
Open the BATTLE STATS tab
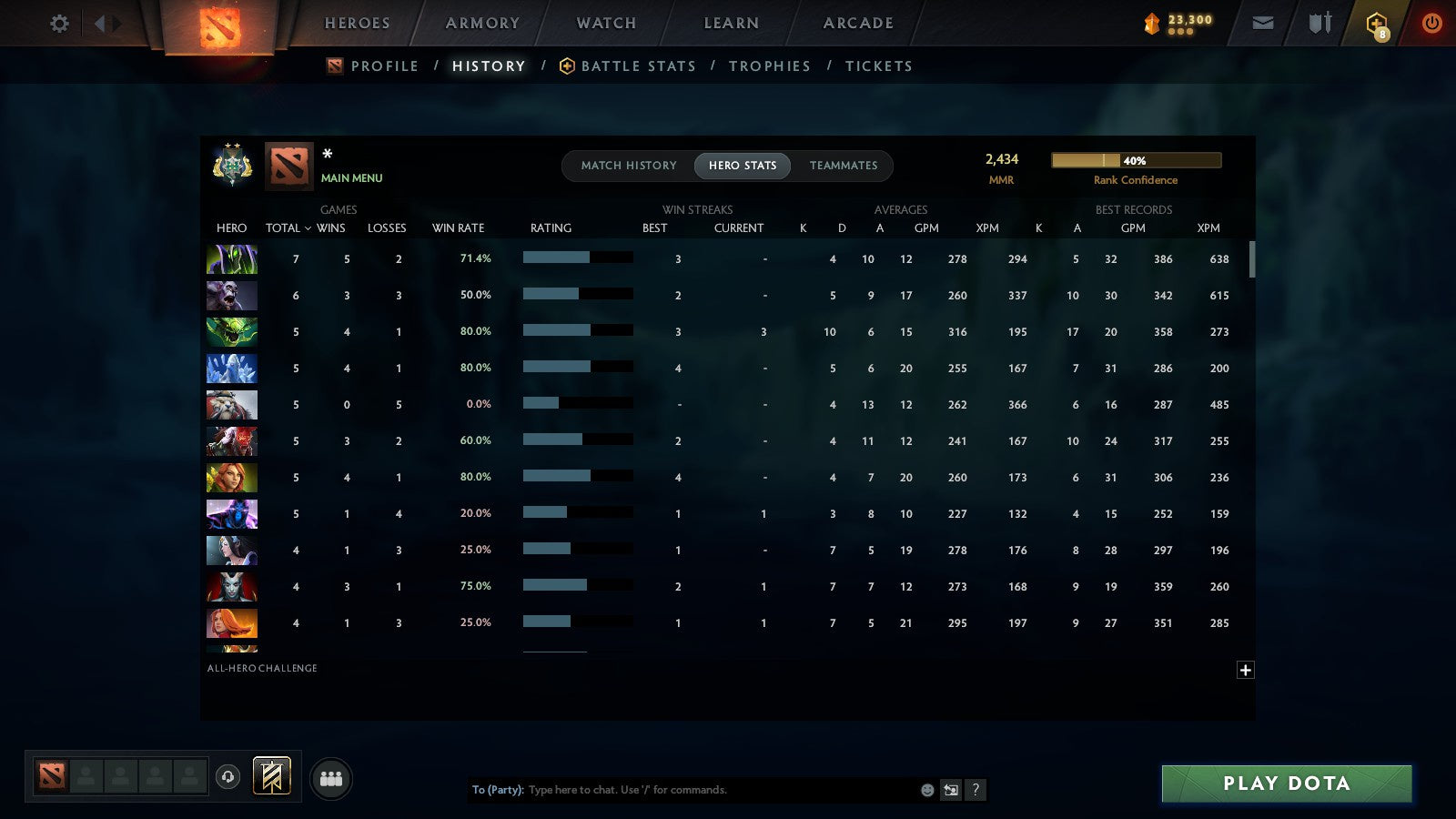pyautogui.click(x=638, y=66)
